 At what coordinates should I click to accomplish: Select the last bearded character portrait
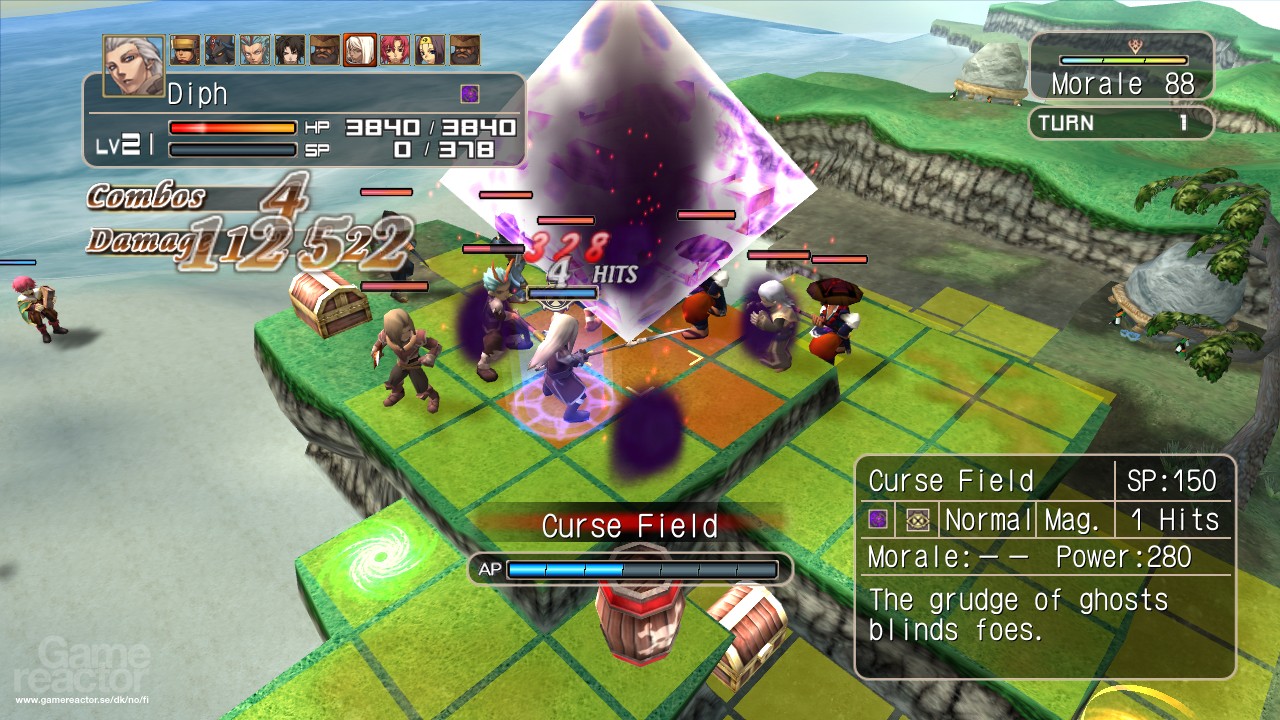(x=464, y=50)
